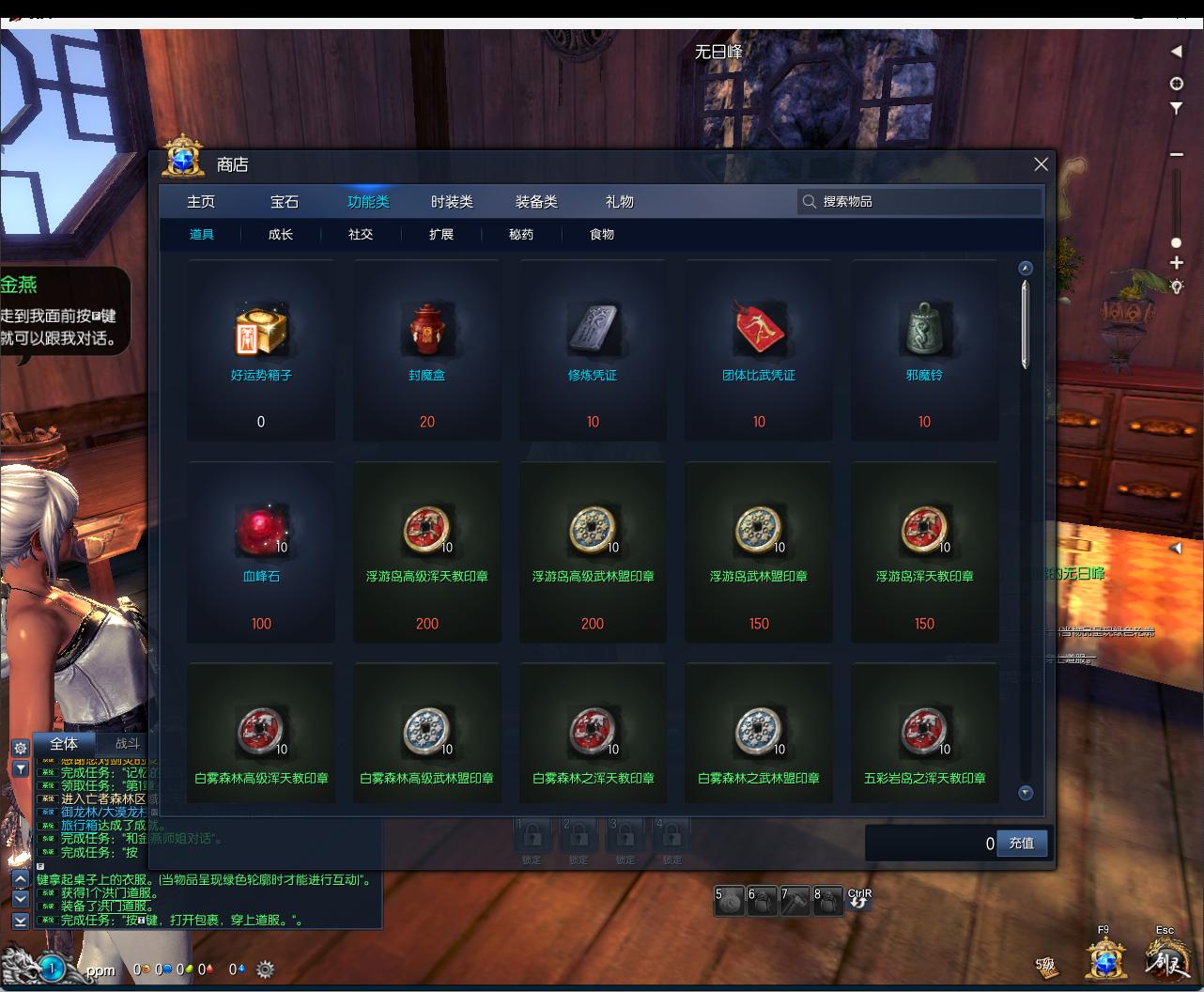Image resolution: width=1204 pixels, height=992 pixels.
Task: Click the 充值 recharge button
Action: 1021,843
